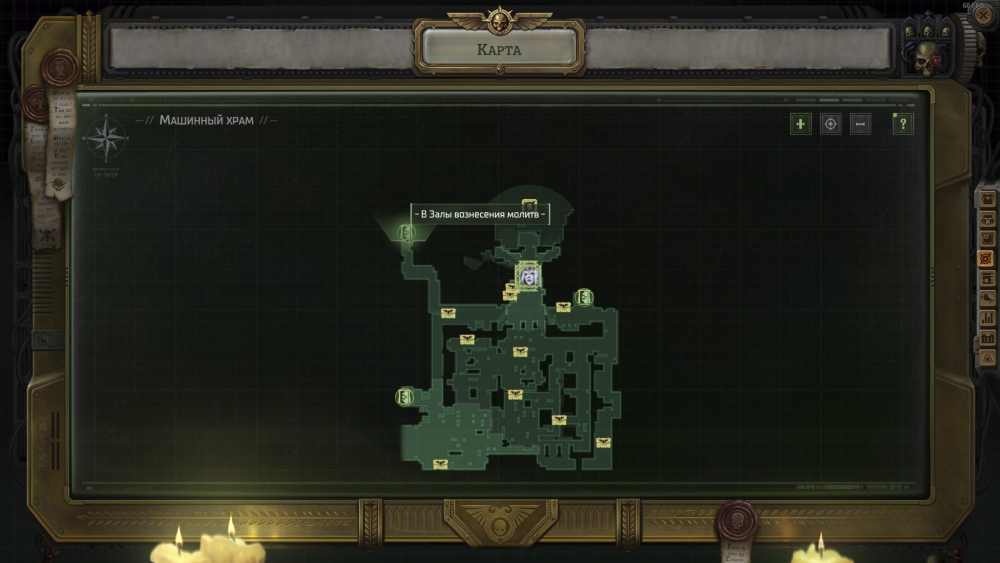
Task: Click the compass rose emblem
Action: pyautogui.click(x=105, y=139)
